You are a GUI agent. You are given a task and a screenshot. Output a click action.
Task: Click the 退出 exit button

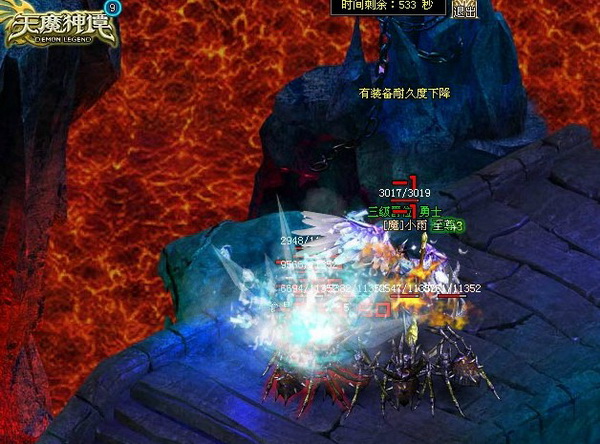click(464, 10)
